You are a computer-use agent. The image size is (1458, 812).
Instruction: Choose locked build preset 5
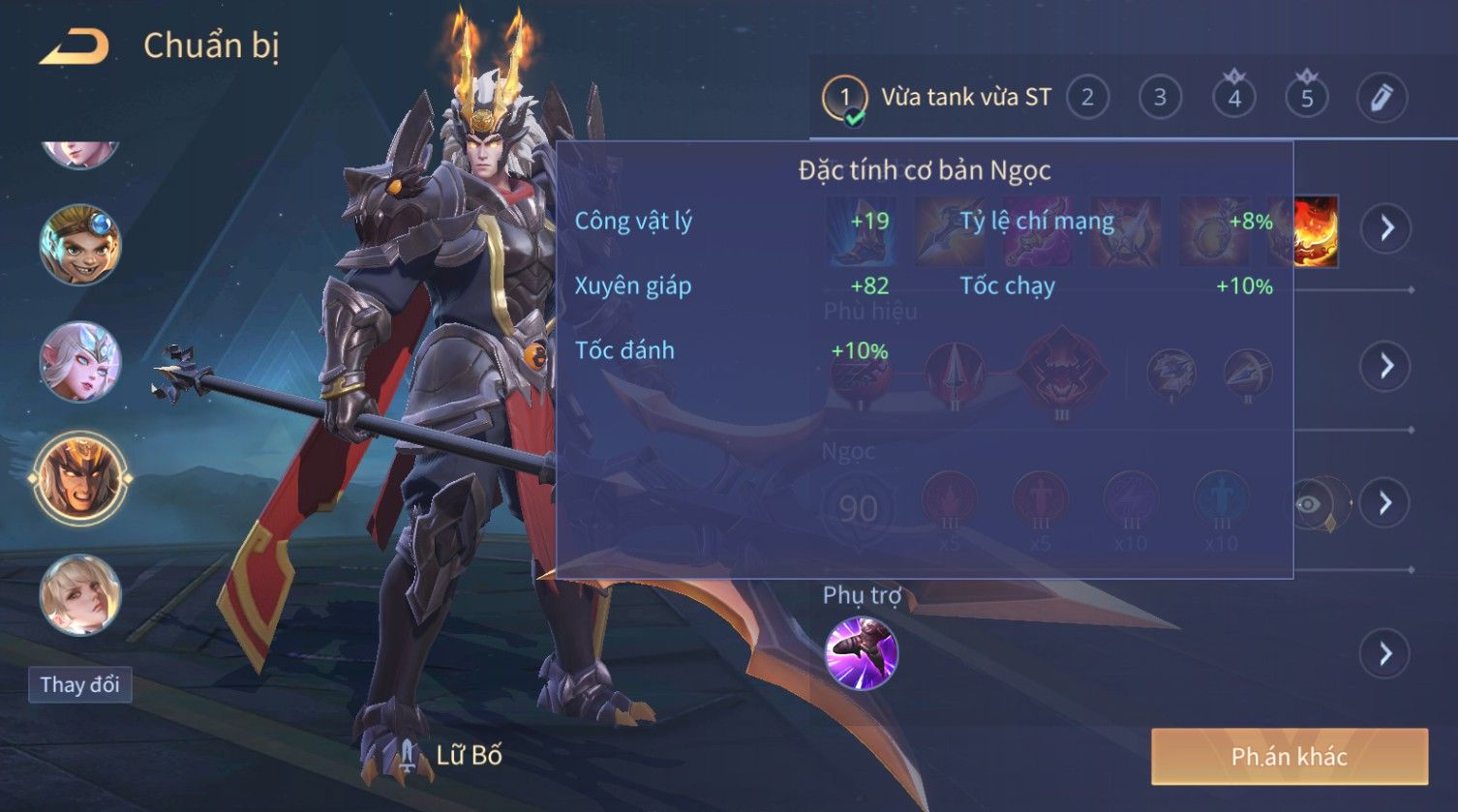point(1307,98)
